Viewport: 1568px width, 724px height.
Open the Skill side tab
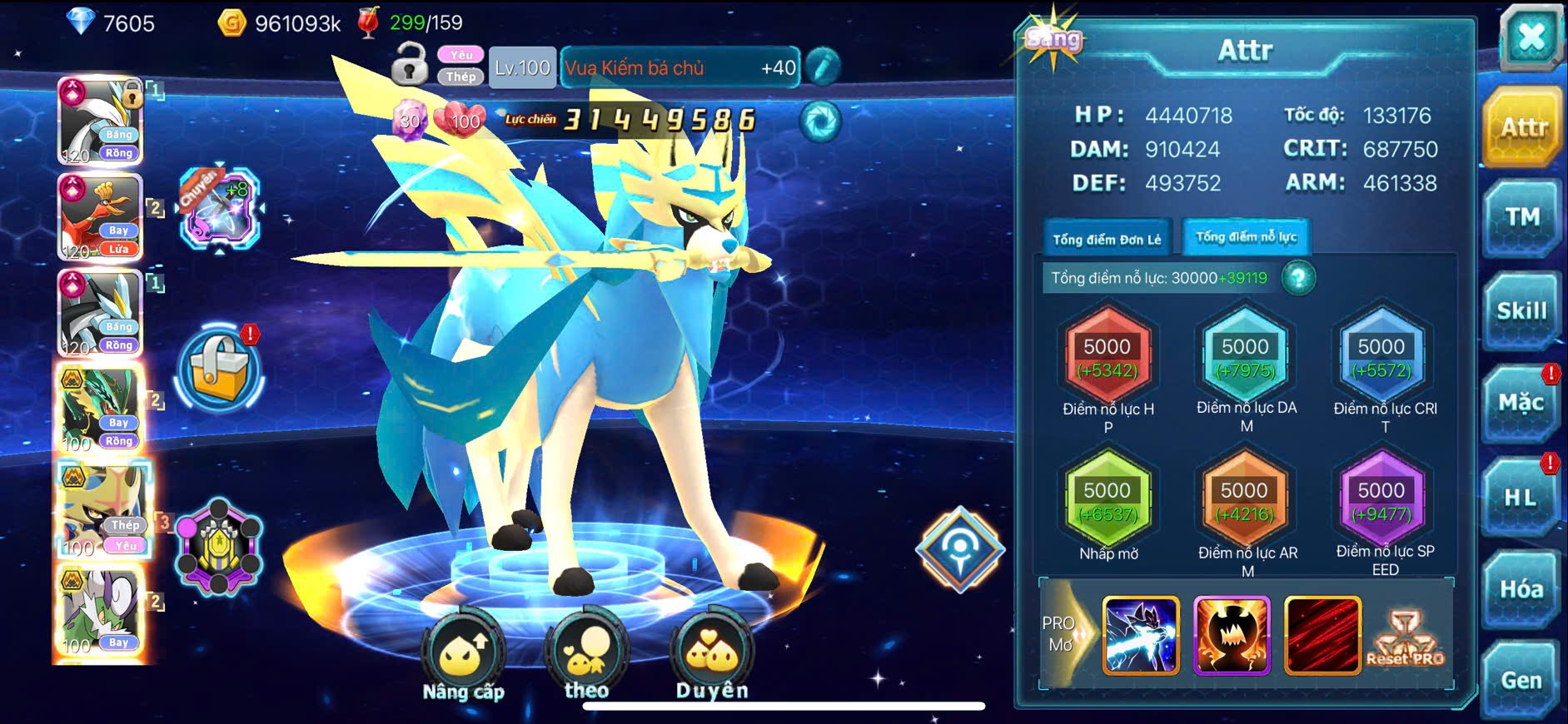(1522, 312)
